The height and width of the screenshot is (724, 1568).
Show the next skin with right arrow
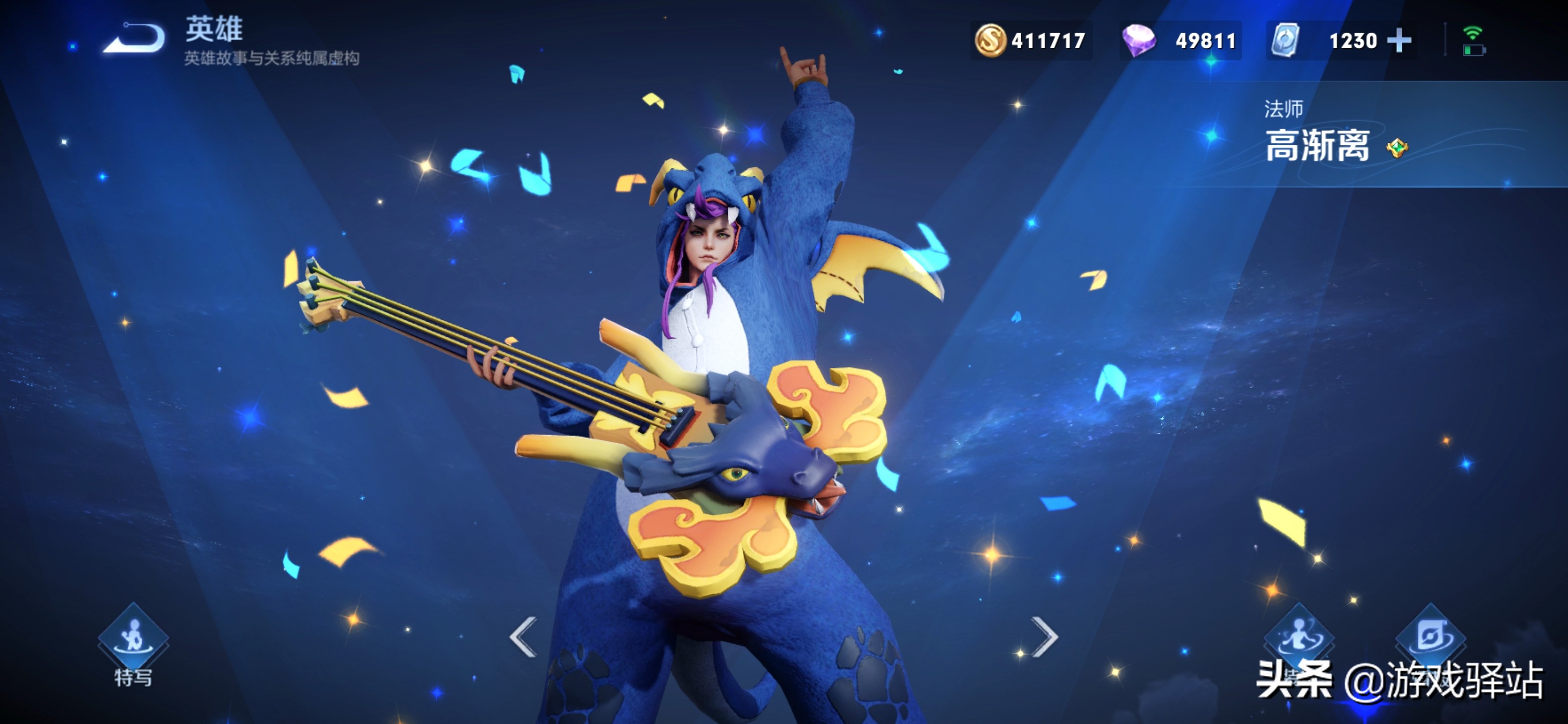point(1044,637)
